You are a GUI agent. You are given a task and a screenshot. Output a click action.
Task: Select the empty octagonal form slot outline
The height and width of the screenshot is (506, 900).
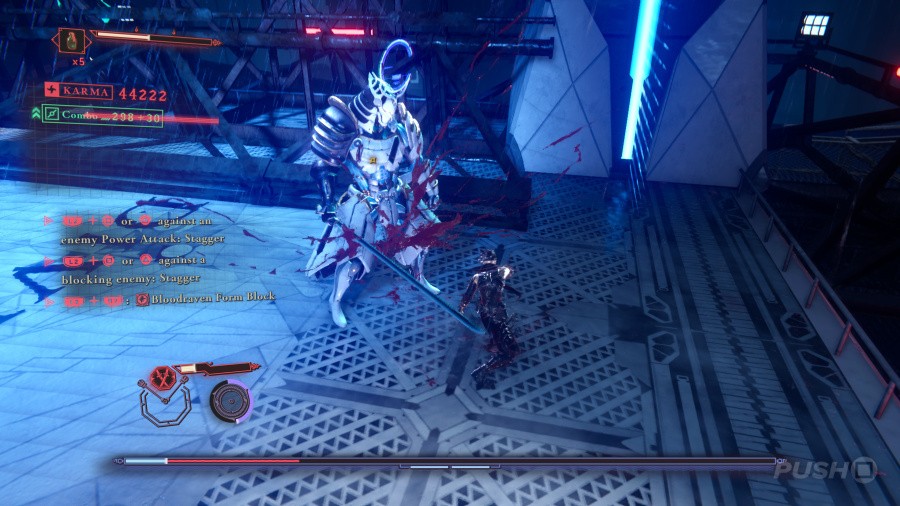pos(163,405)
